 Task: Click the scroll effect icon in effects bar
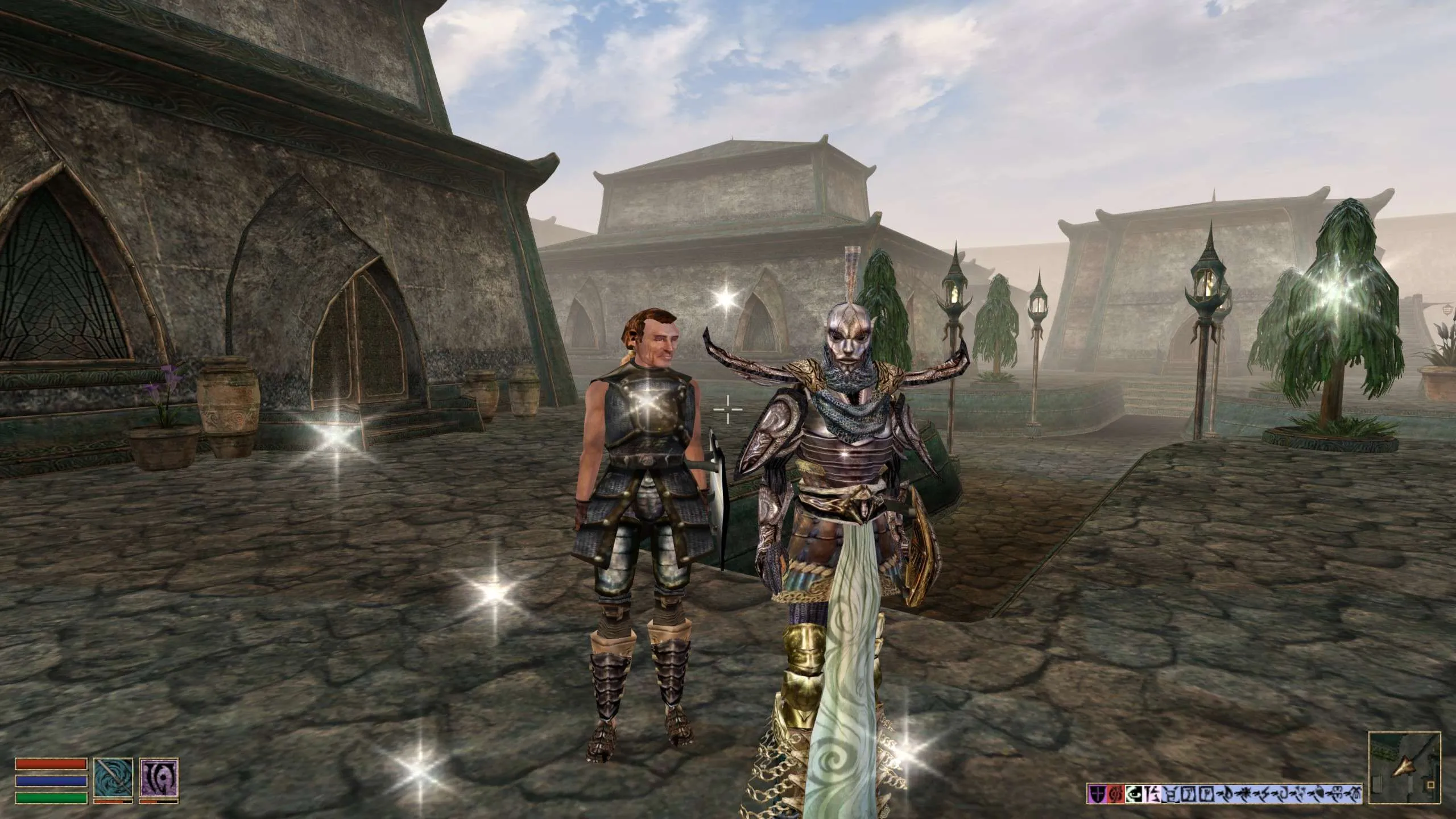1153,793
